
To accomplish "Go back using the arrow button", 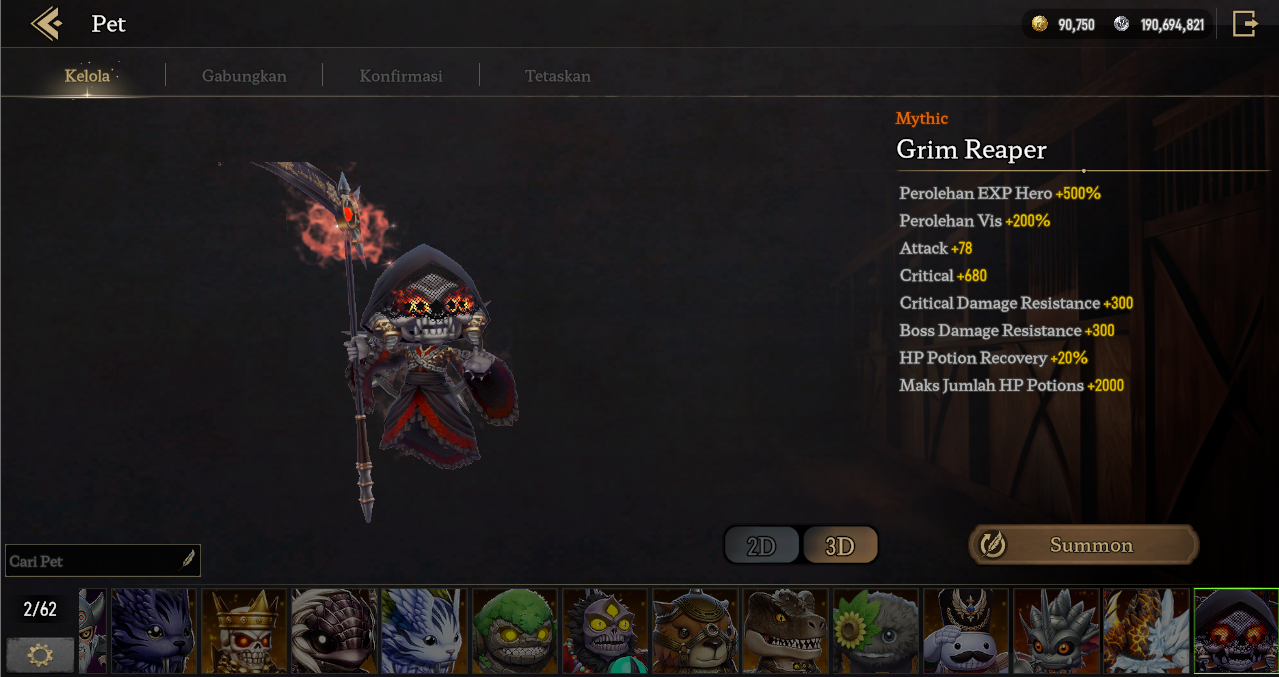I will (x=46, y=24).
